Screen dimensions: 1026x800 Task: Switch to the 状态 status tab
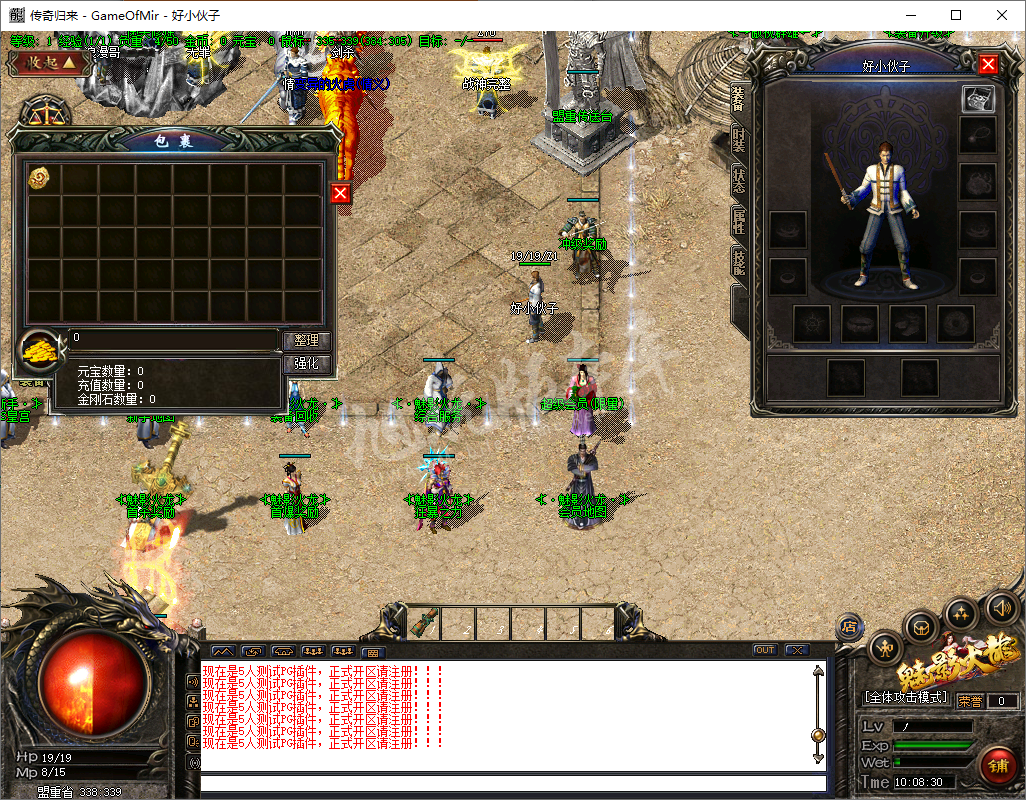coord(739,181)
